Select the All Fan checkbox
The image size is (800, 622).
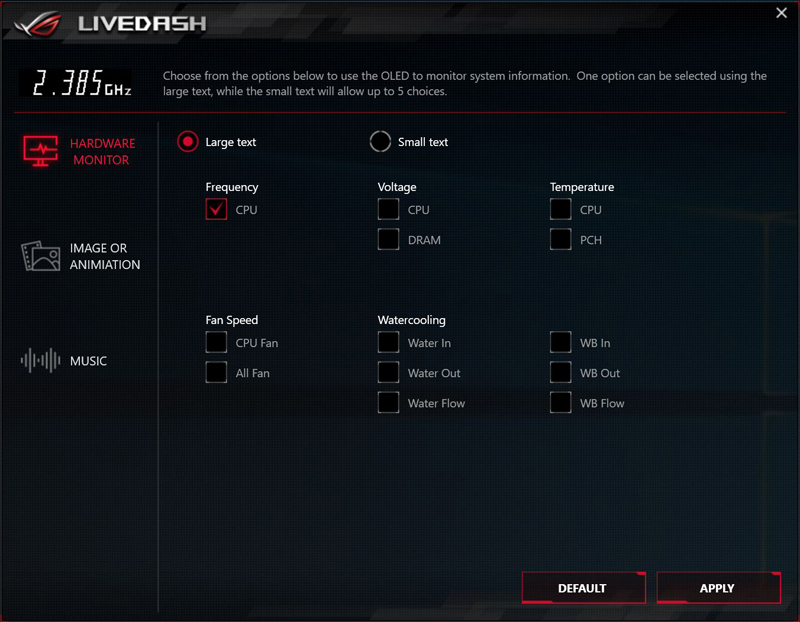216,373
